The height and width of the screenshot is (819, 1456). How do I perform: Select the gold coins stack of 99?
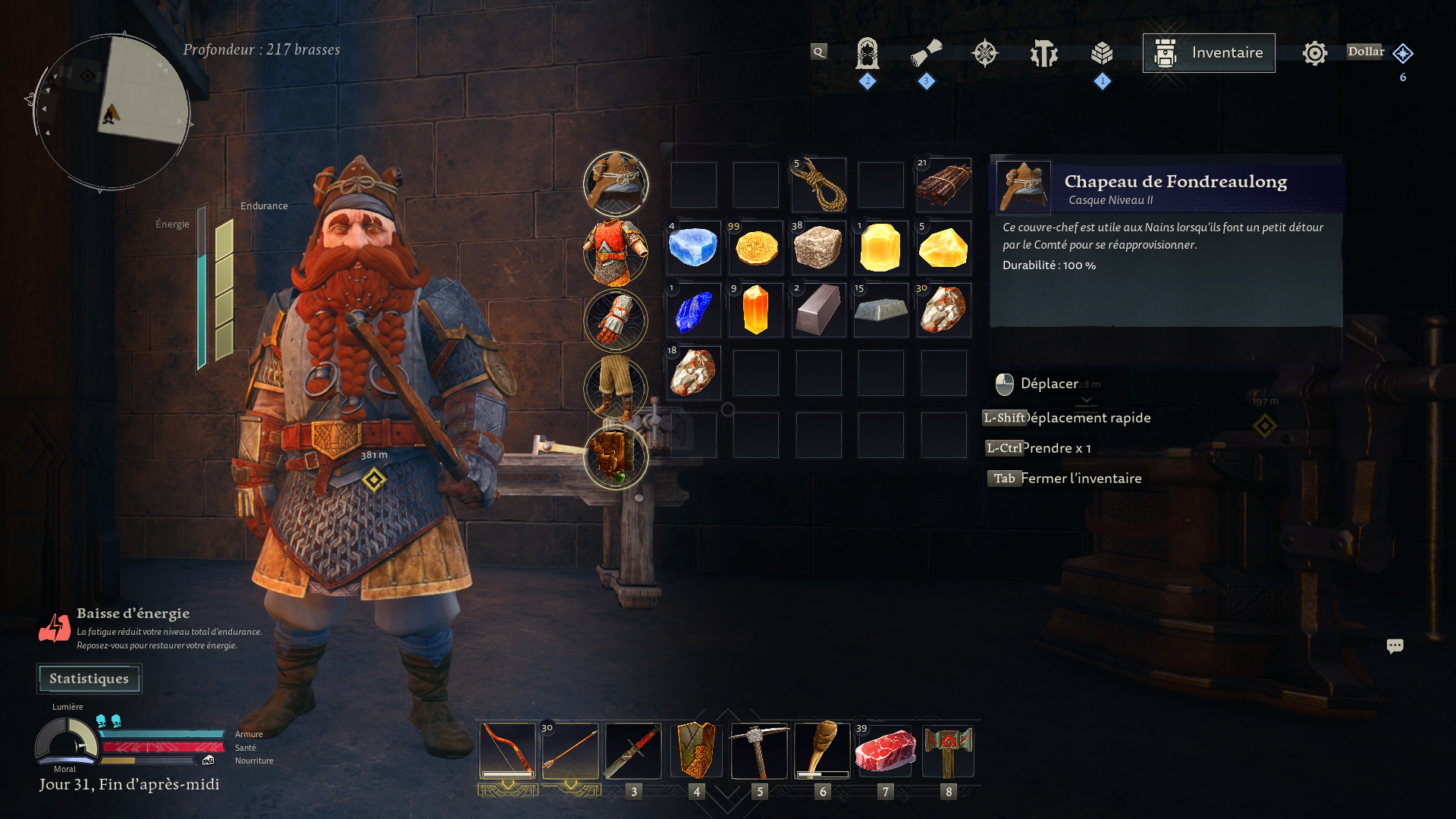[756, 248]
